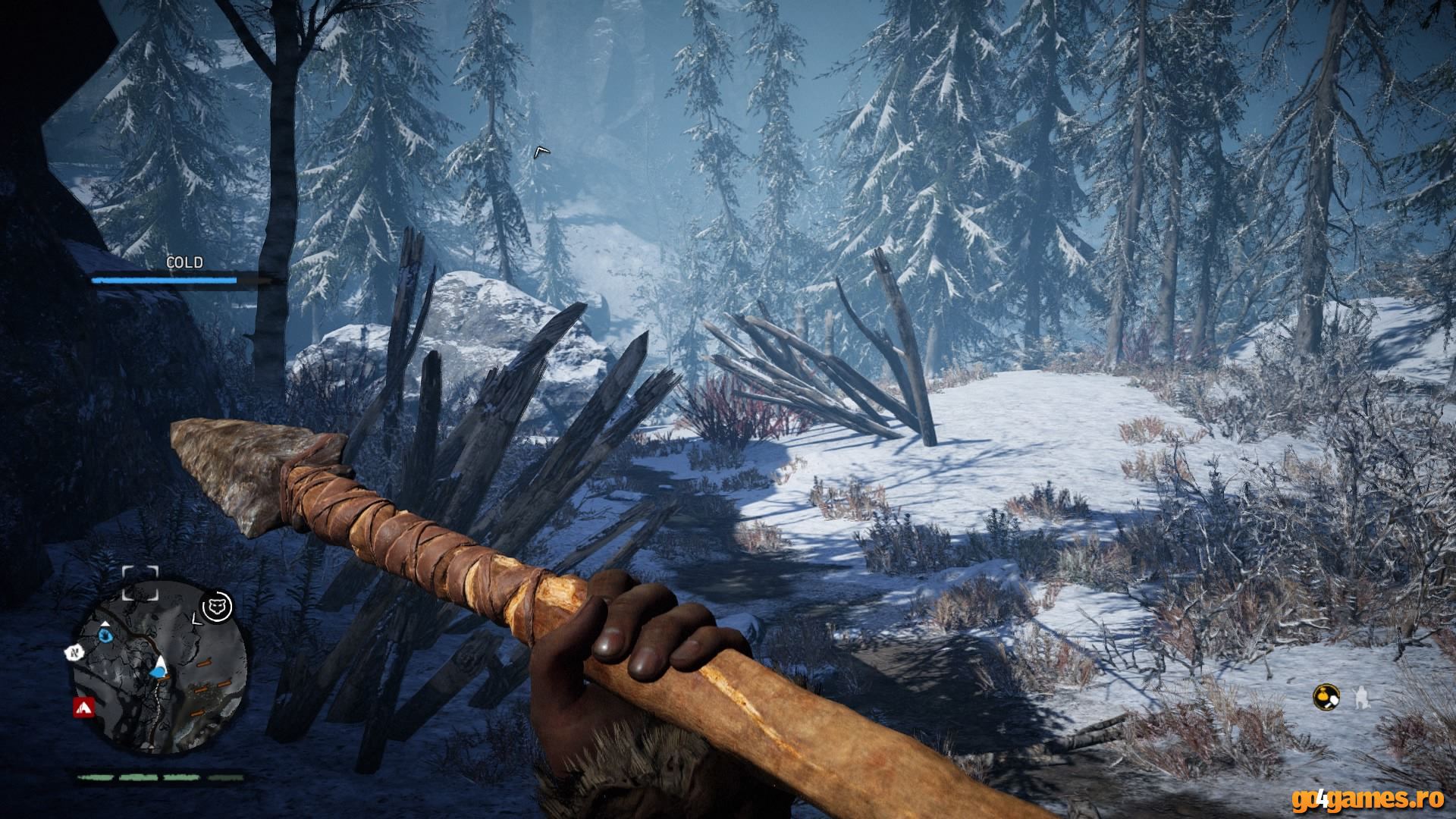The width and height of the screenshot is (1456, 819).
Task: Click the white bracket frame above the minimap
Action: 140,582
